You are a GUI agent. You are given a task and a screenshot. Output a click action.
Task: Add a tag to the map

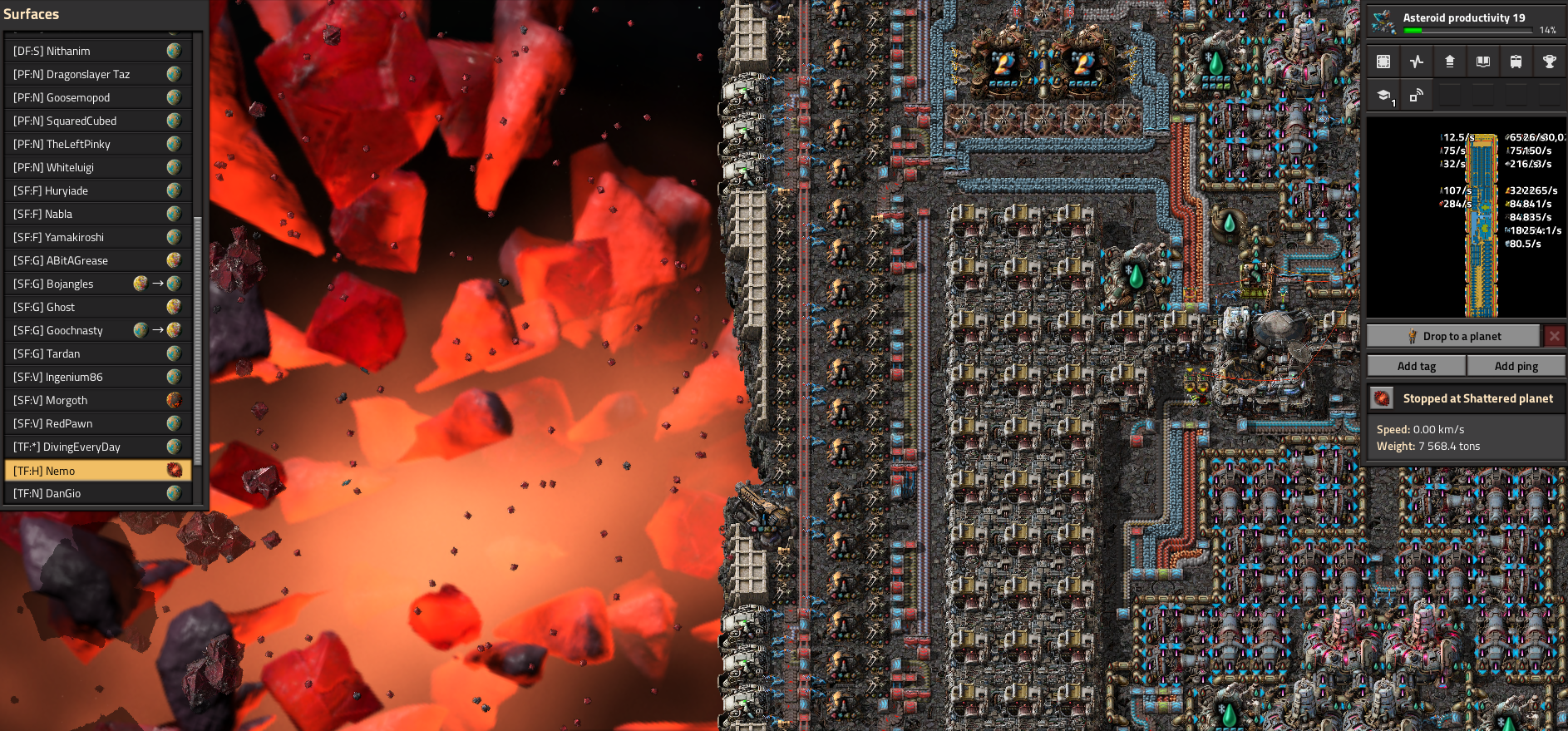[1416, 366]
